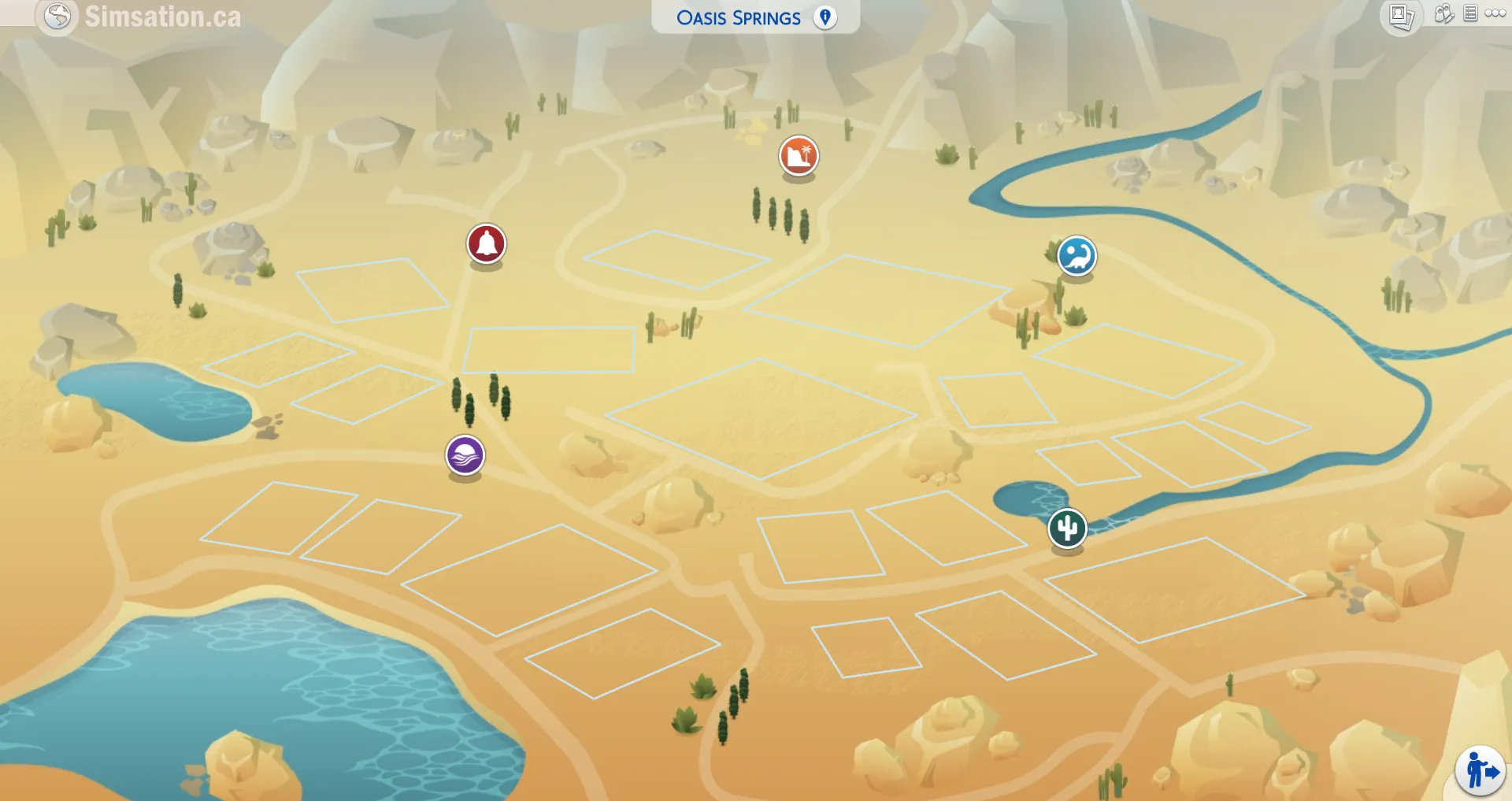
Task: Click the purple waves spa map marker
Action: click(464, 455)
